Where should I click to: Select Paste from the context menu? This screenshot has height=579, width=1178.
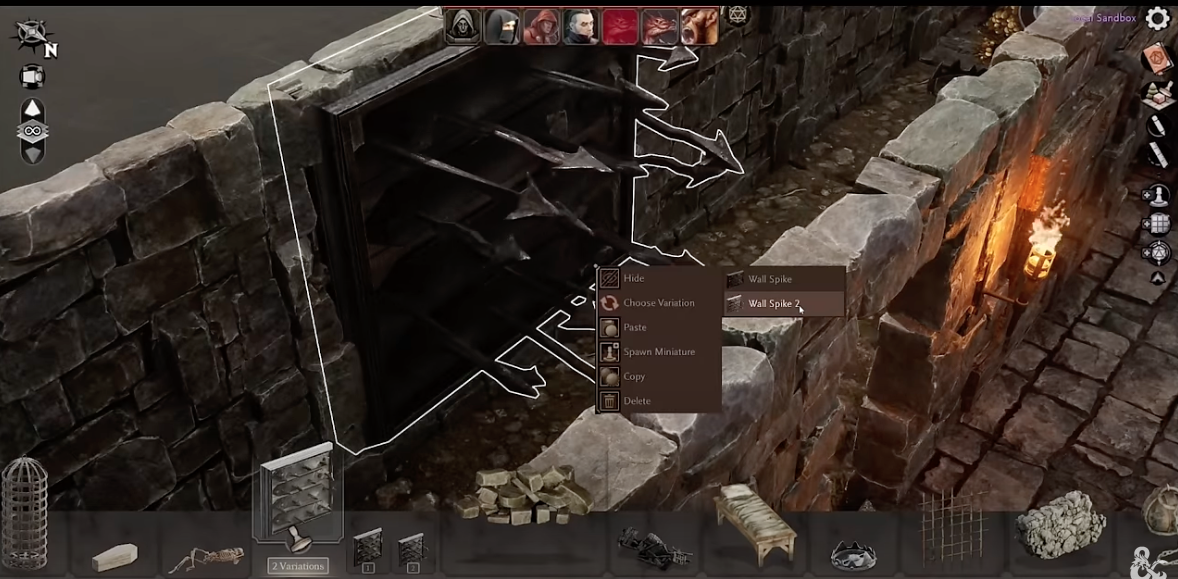[x=634, y=328]
